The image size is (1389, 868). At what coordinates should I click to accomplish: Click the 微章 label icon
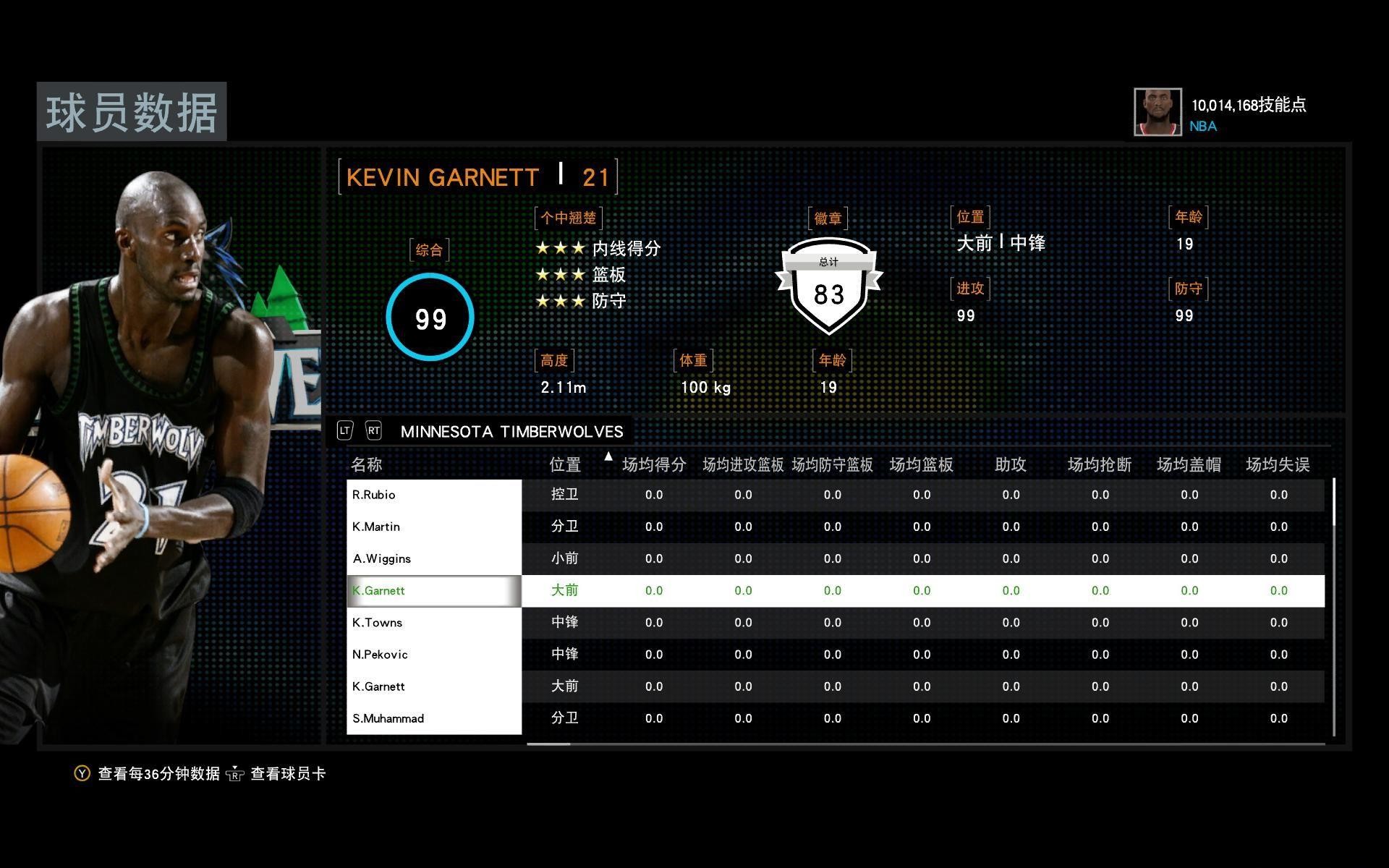point(827,218)
